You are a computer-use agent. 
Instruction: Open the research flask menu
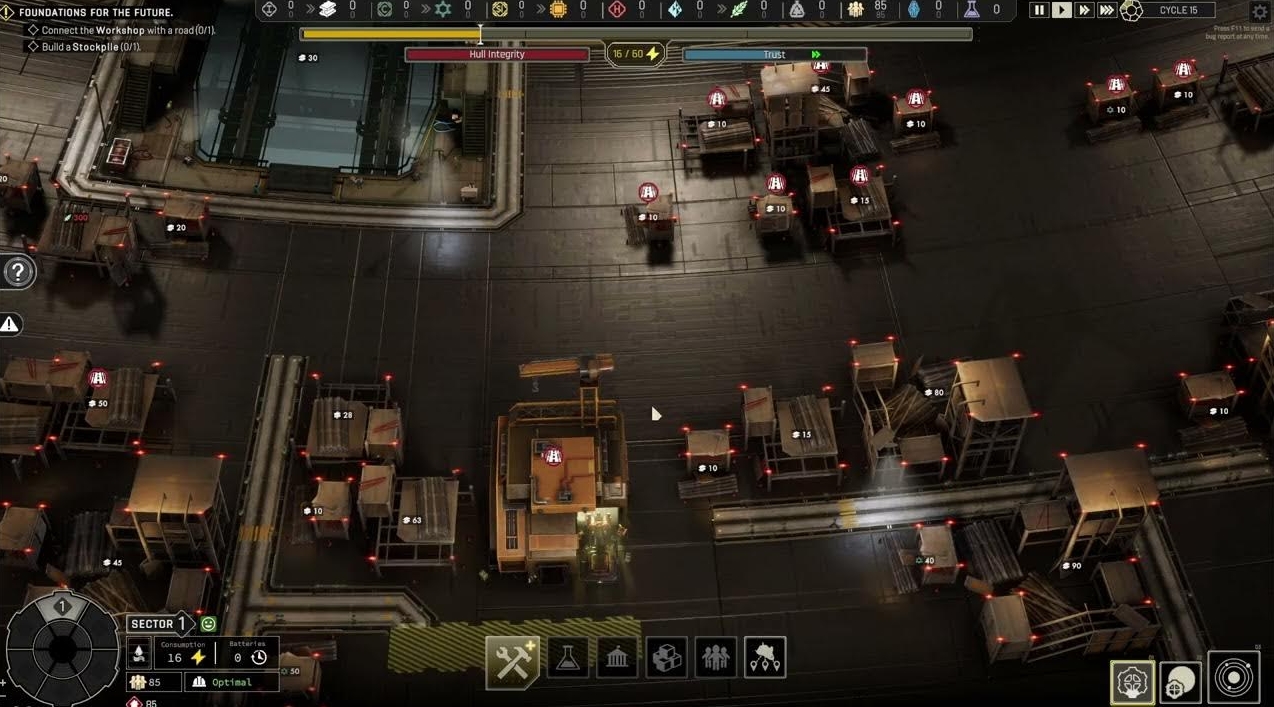(x=567, y=658)
